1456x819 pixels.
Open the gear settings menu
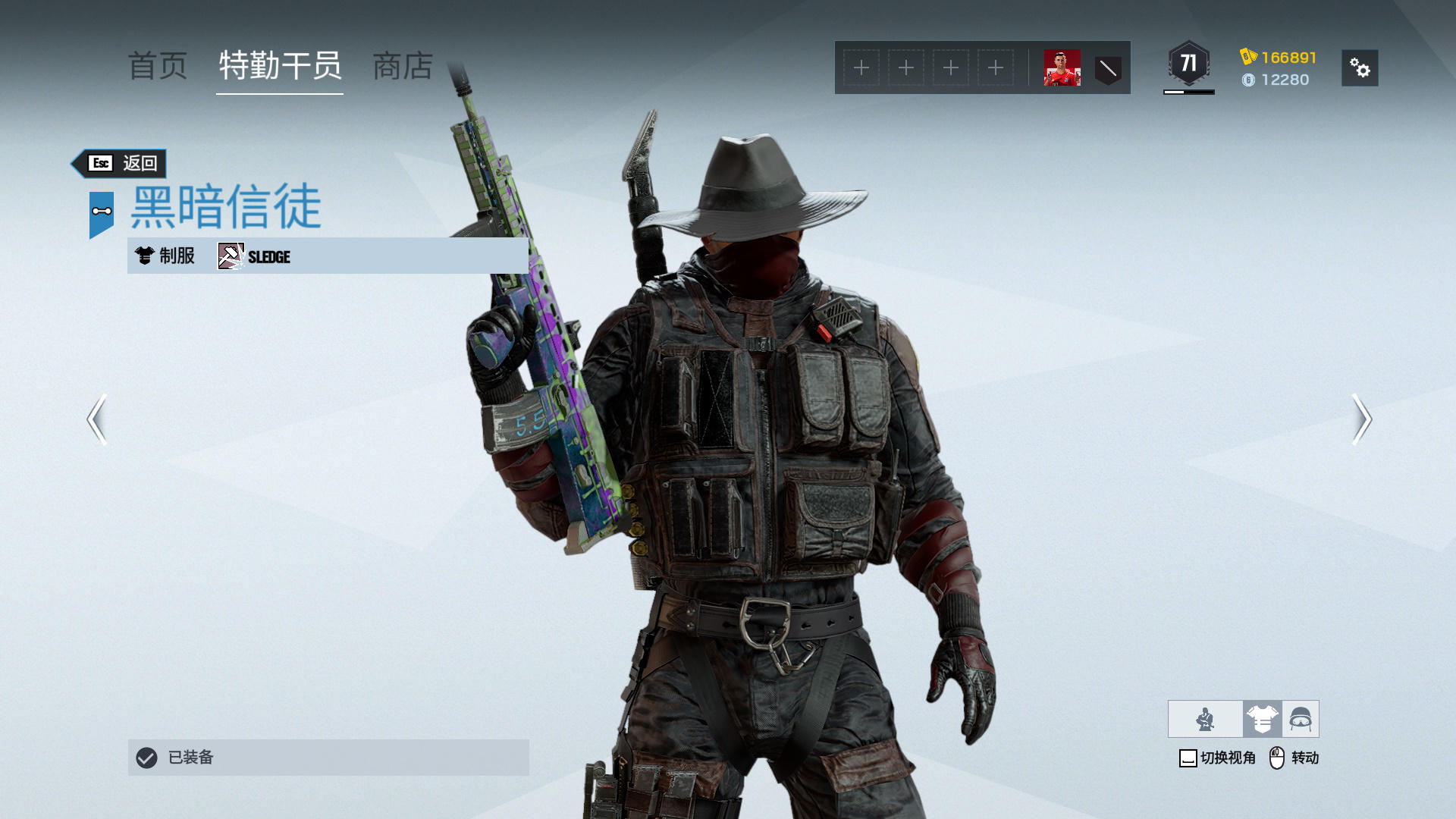pos(1359,68)
